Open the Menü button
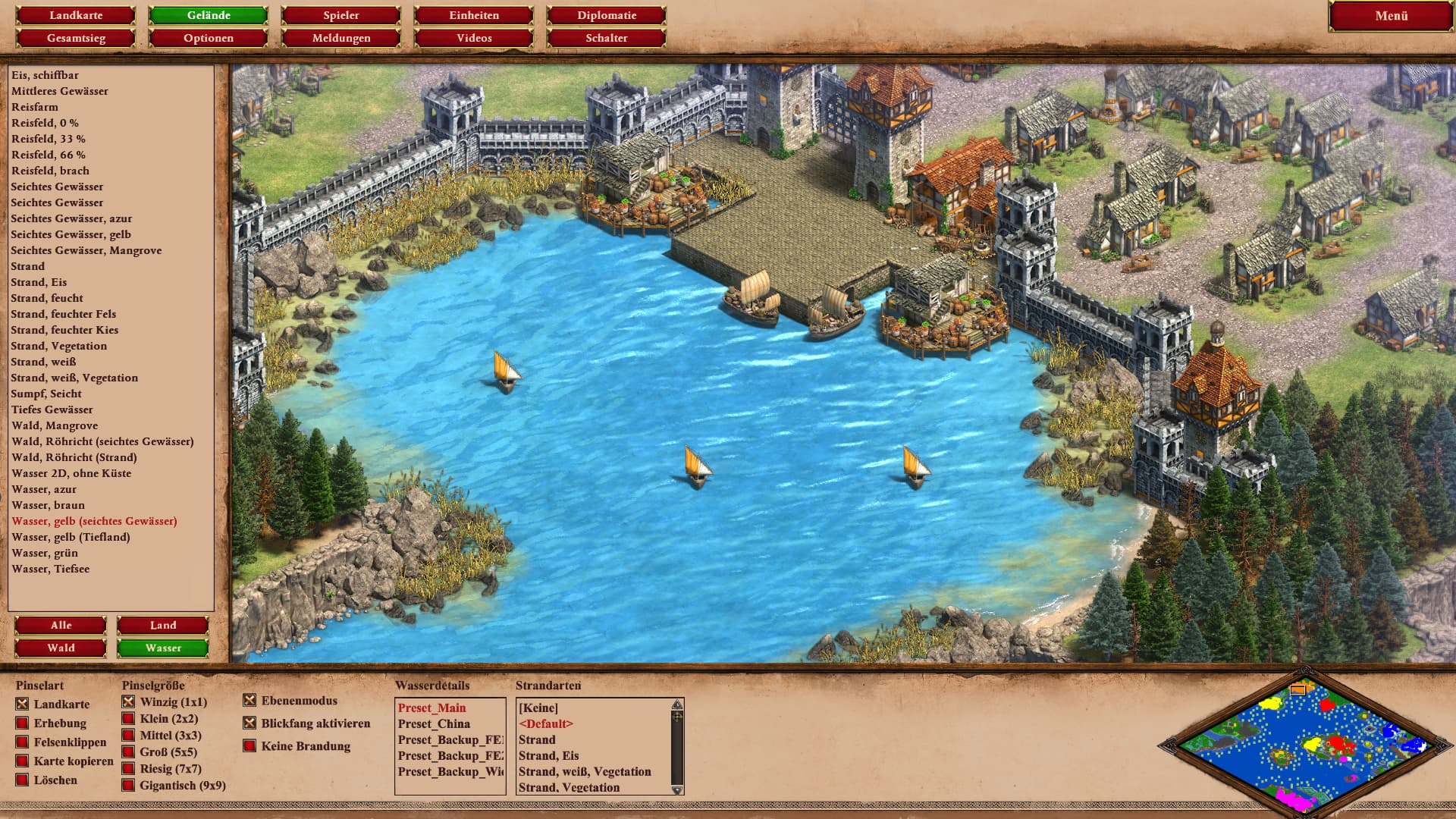Image resolution: width=1456 pixels, height=819 pixels. pyautogui.click(x=1391, y=16)
